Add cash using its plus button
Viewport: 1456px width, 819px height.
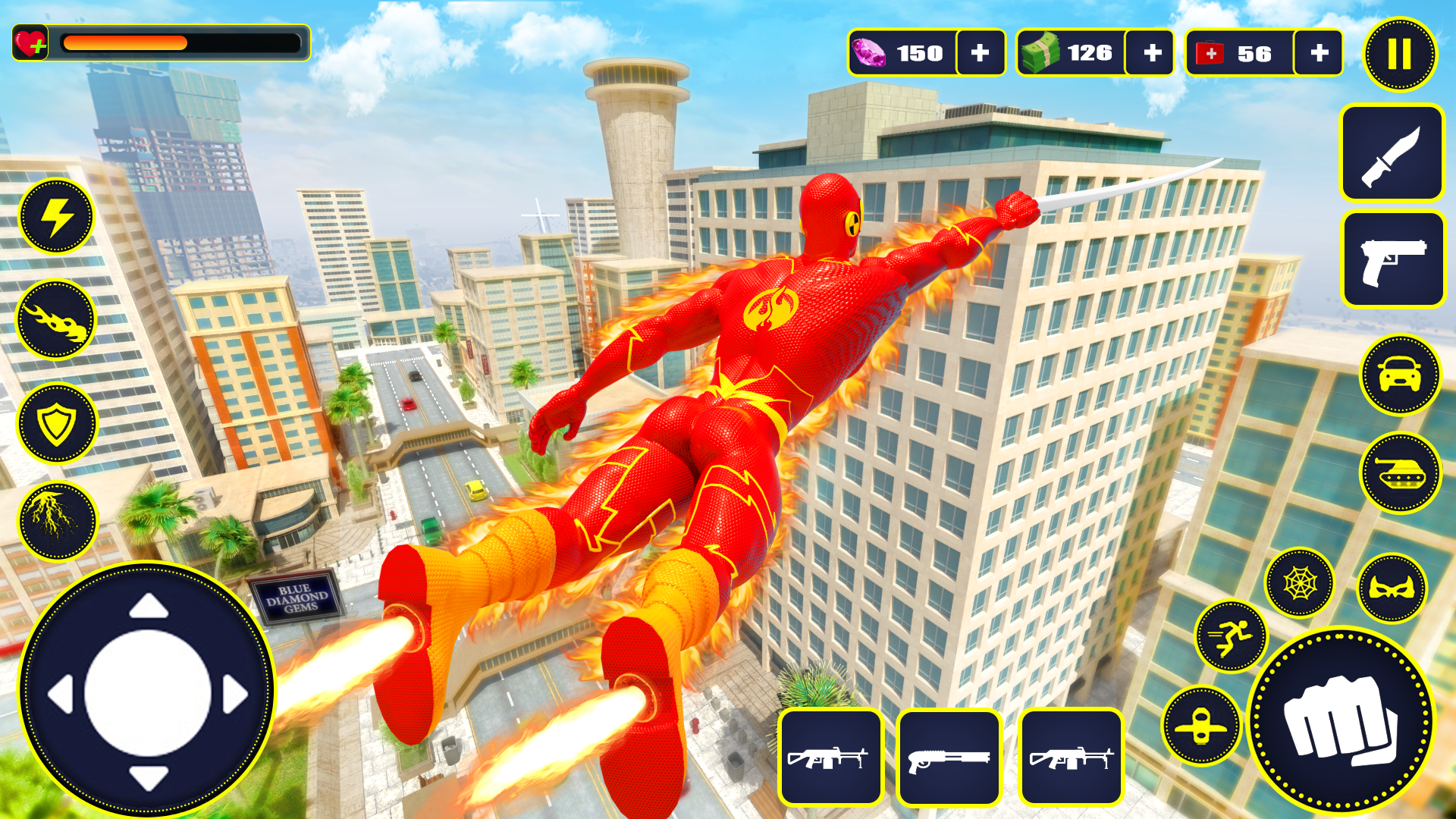pos(1151,53)
